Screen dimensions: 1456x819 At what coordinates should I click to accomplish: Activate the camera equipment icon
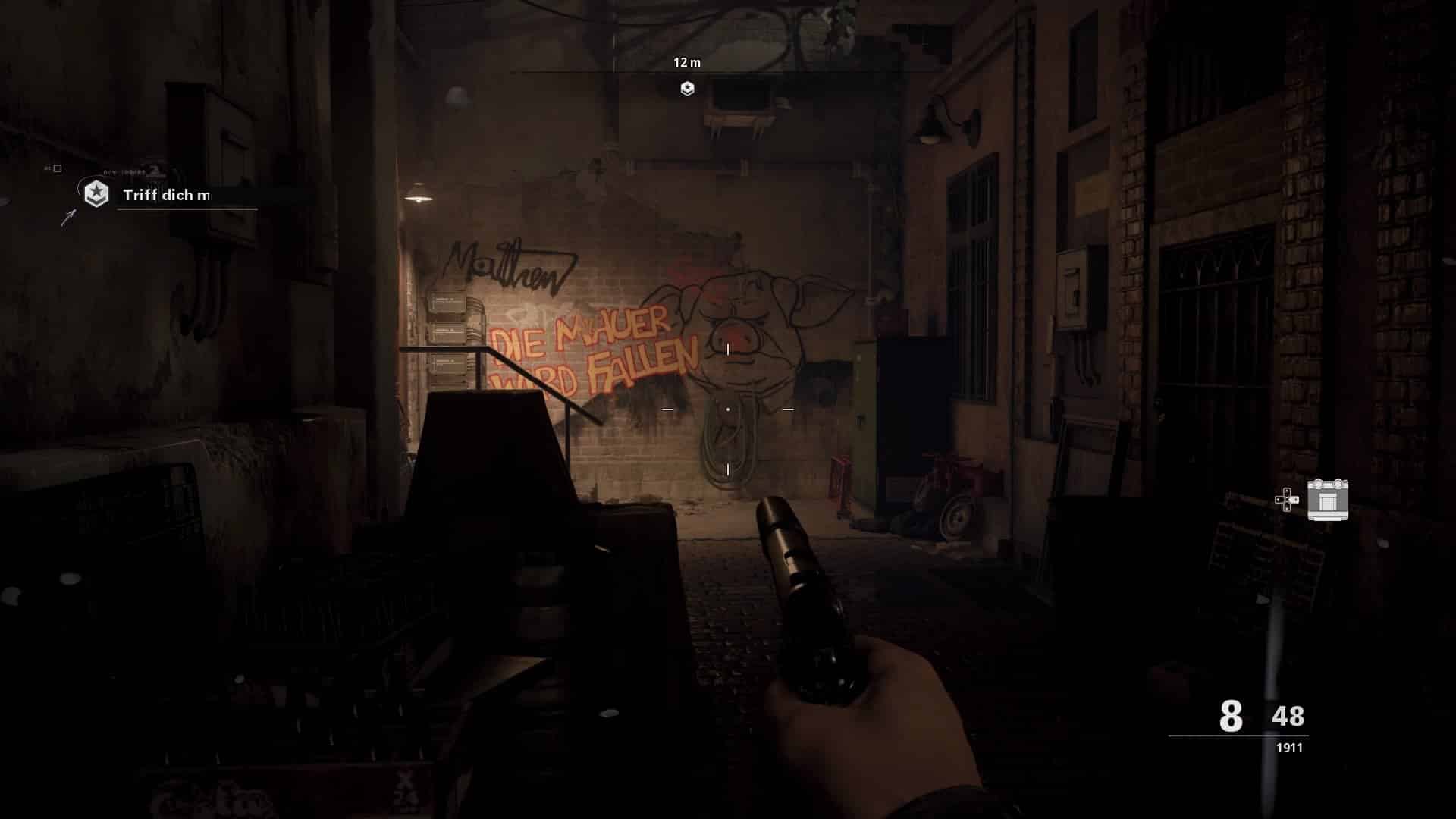1327,500
